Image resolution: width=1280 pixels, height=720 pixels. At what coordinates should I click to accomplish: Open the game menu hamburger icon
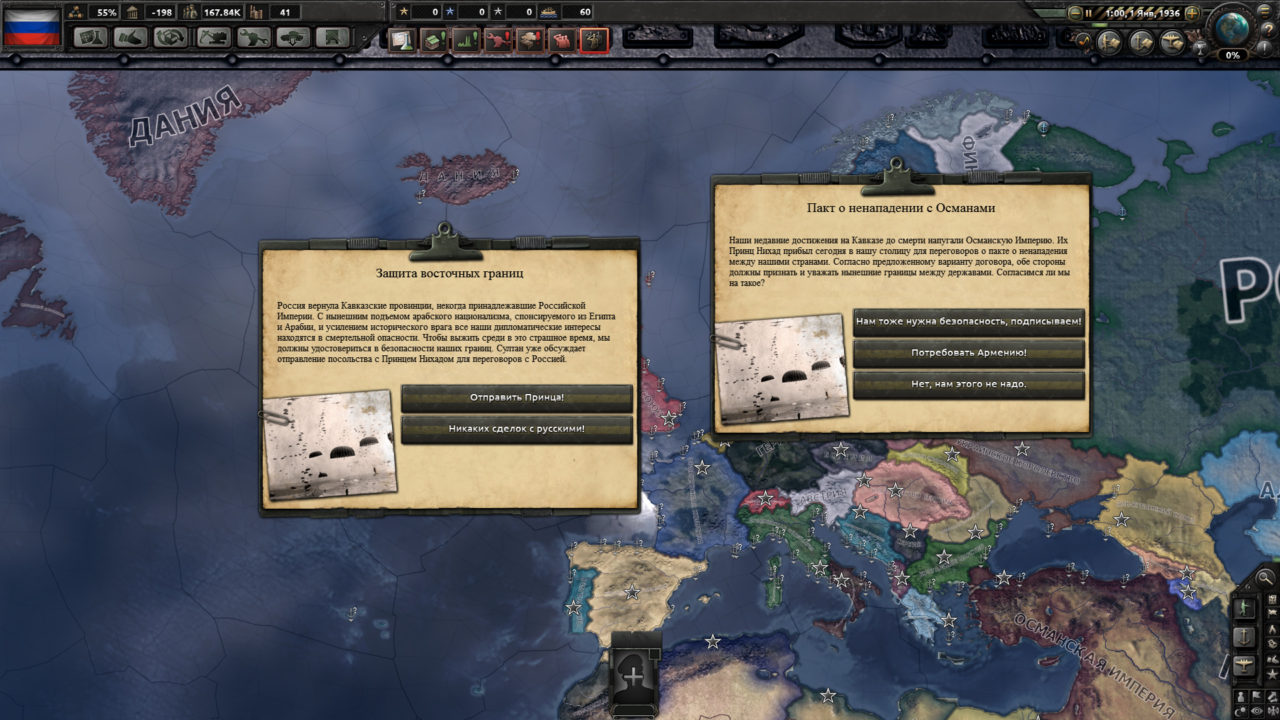[1264, 12]
